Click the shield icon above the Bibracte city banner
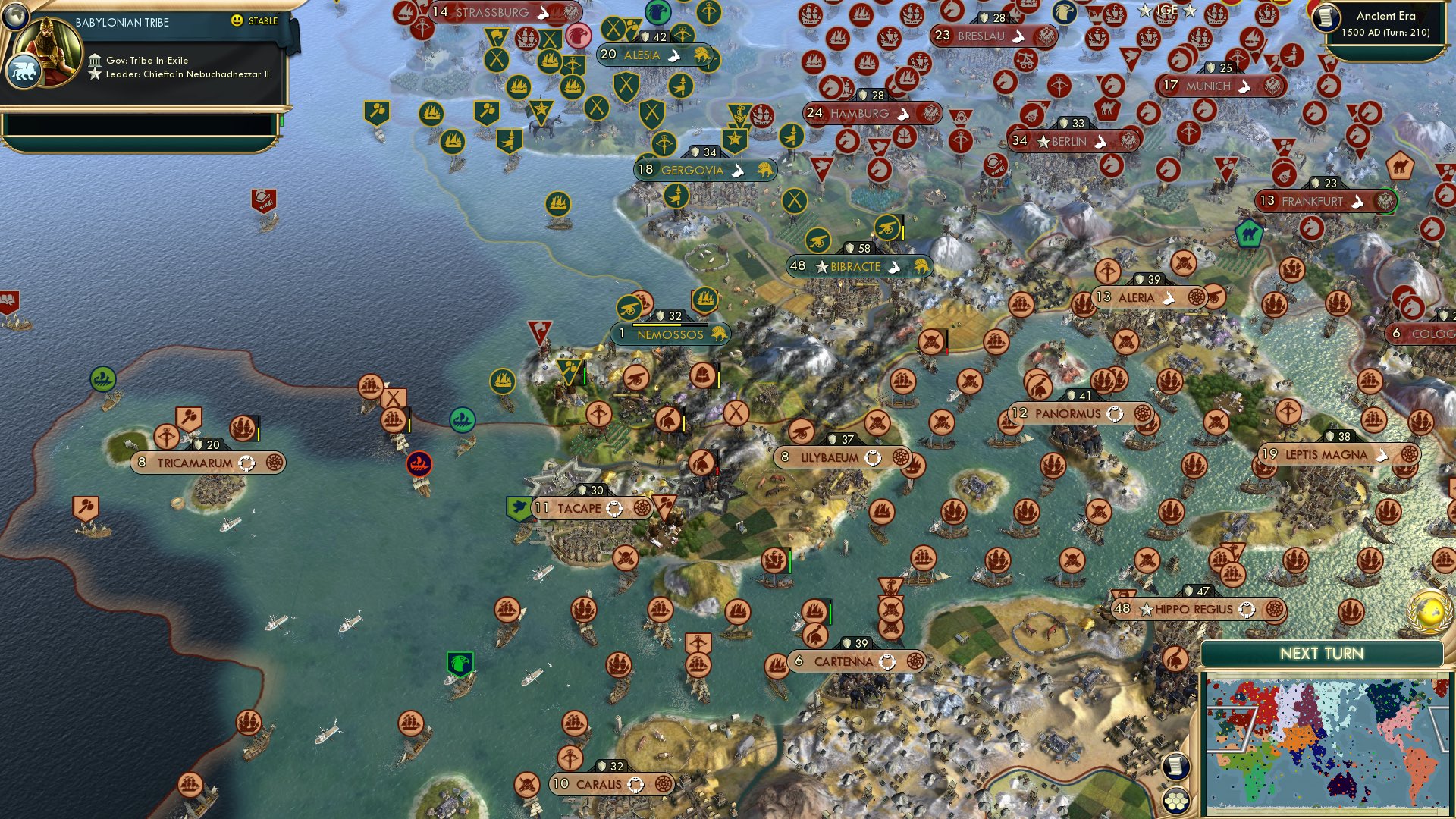This screenshot has height=819, width=1456. 849,246
